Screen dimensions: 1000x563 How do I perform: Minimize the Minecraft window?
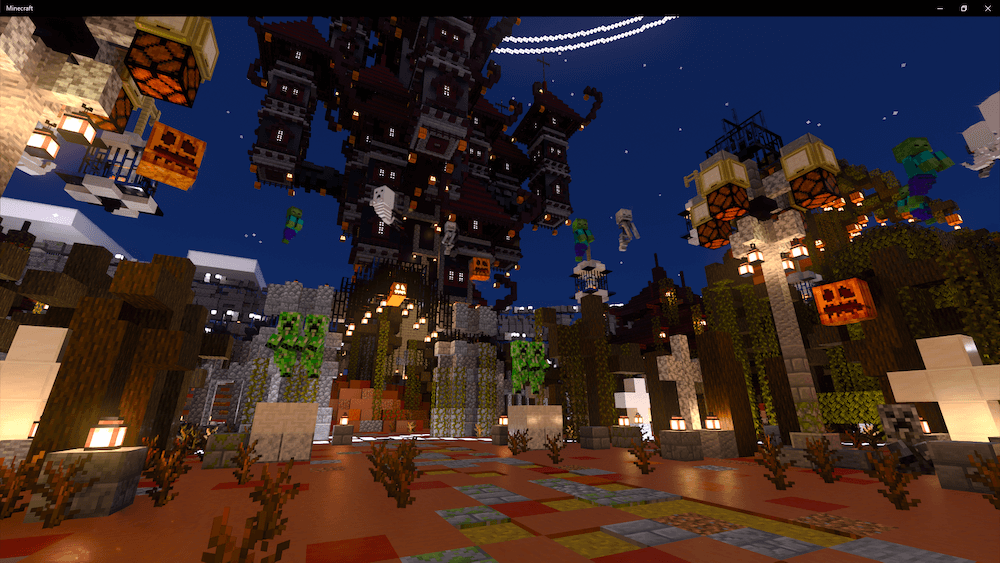(941, 8)
